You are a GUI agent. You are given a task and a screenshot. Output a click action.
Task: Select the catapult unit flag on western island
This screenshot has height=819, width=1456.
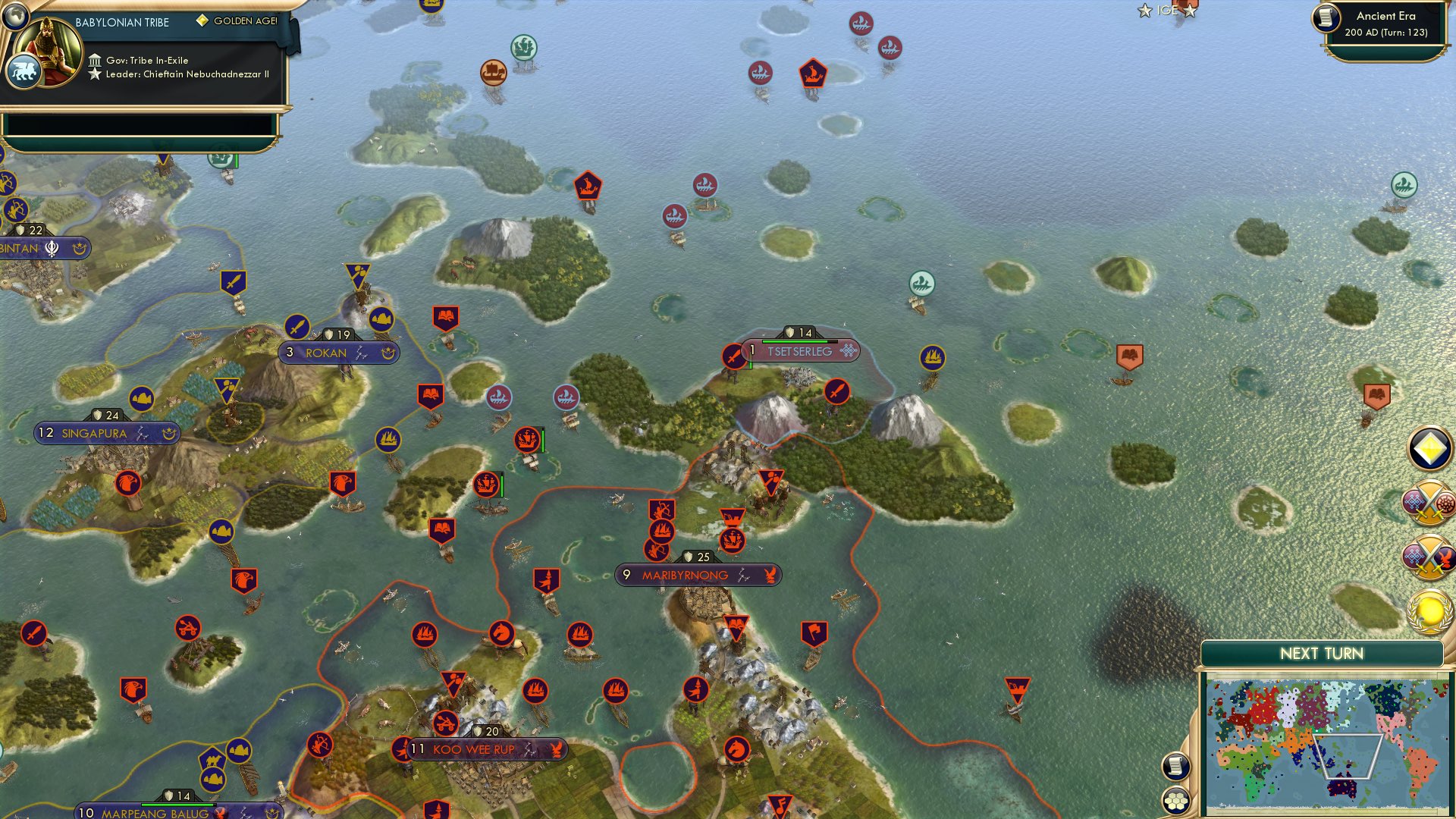pos(189,628)
